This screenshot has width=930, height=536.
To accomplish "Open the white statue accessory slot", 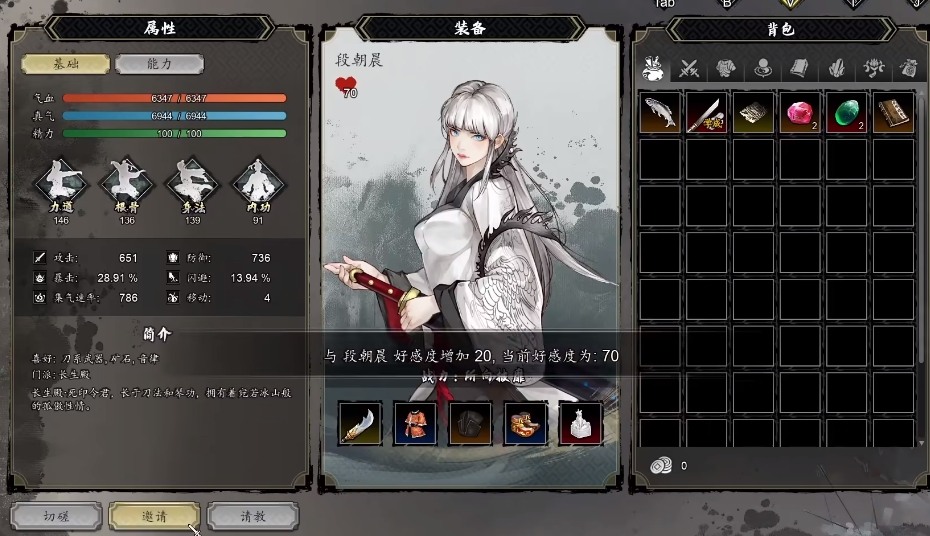I will tap(580, 424).
